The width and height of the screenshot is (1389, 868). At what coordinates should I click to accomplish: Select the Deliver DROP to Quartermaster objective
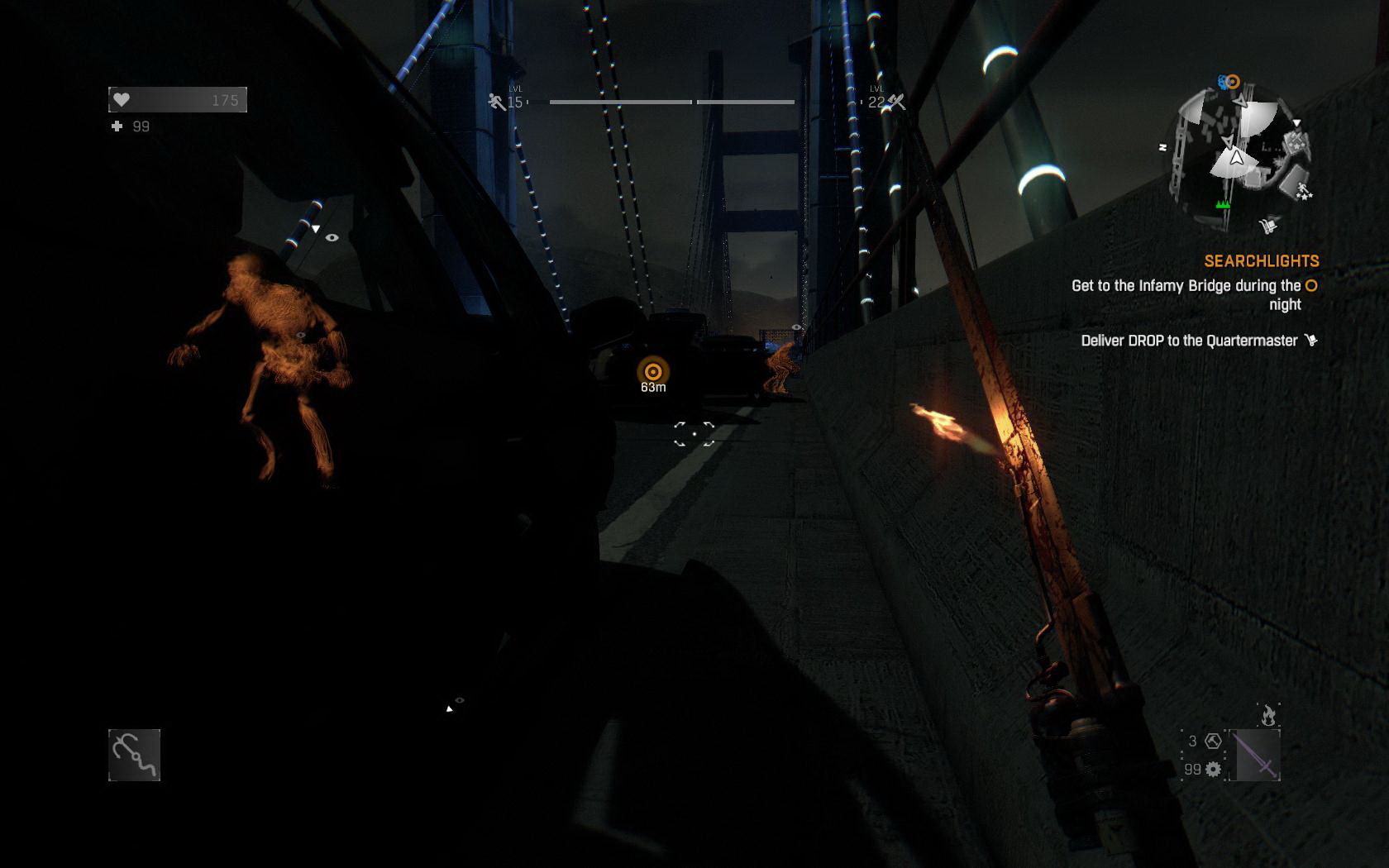(x=1189, y=341)
